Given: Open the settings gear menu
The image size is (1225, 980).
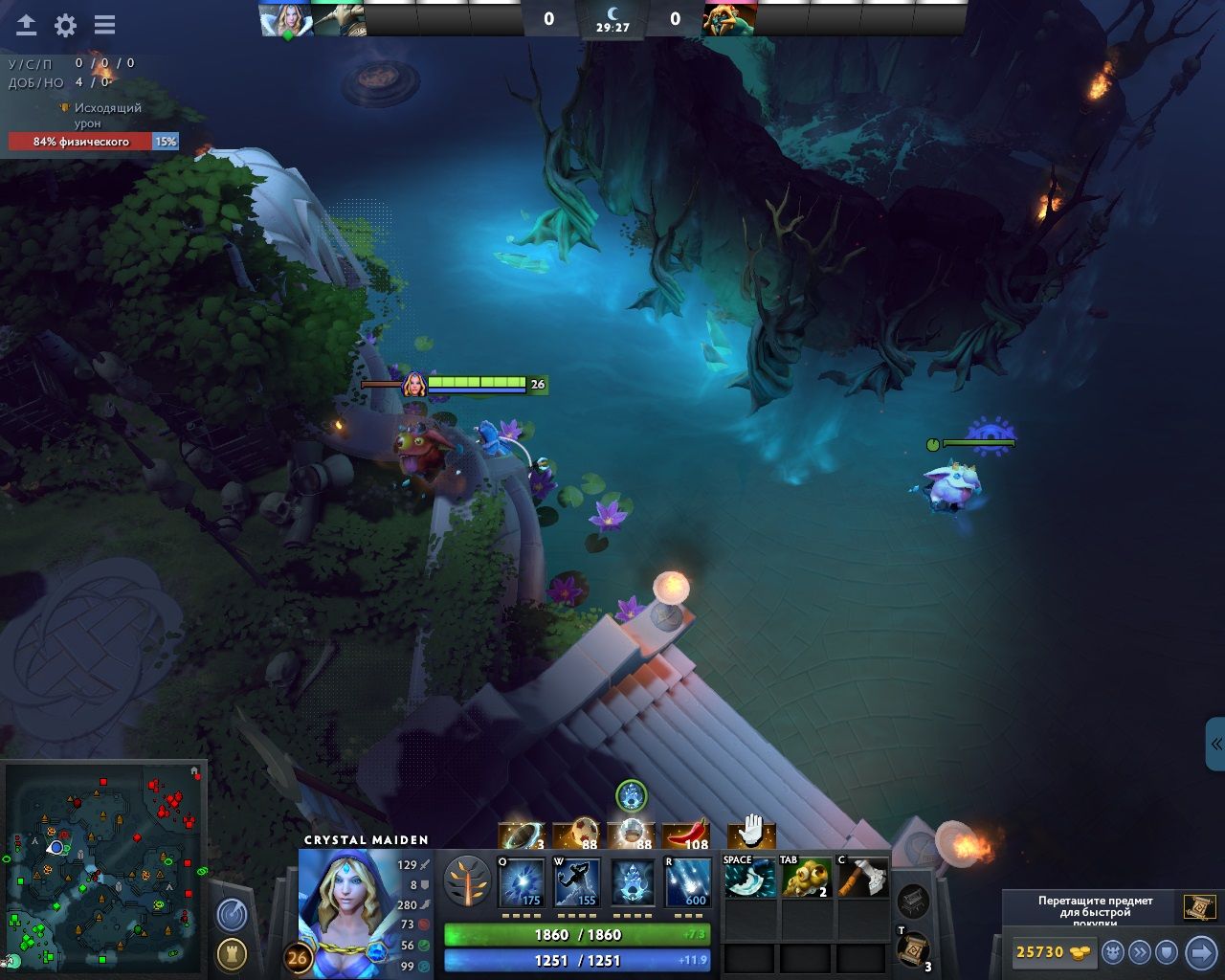Looking at the screenshot, I should pos(65,26).
